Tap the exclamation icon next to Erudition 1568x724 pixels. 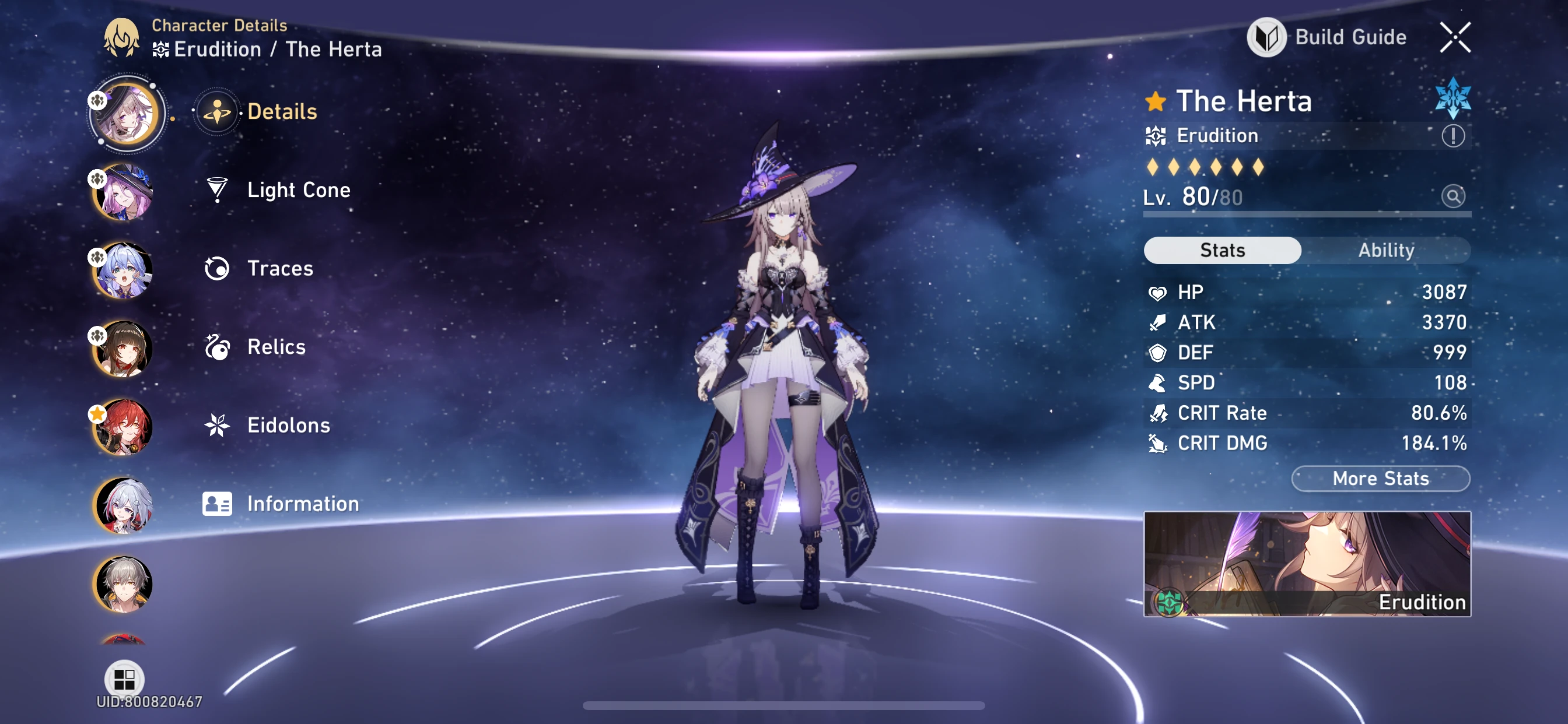[x=1454, y=136]
